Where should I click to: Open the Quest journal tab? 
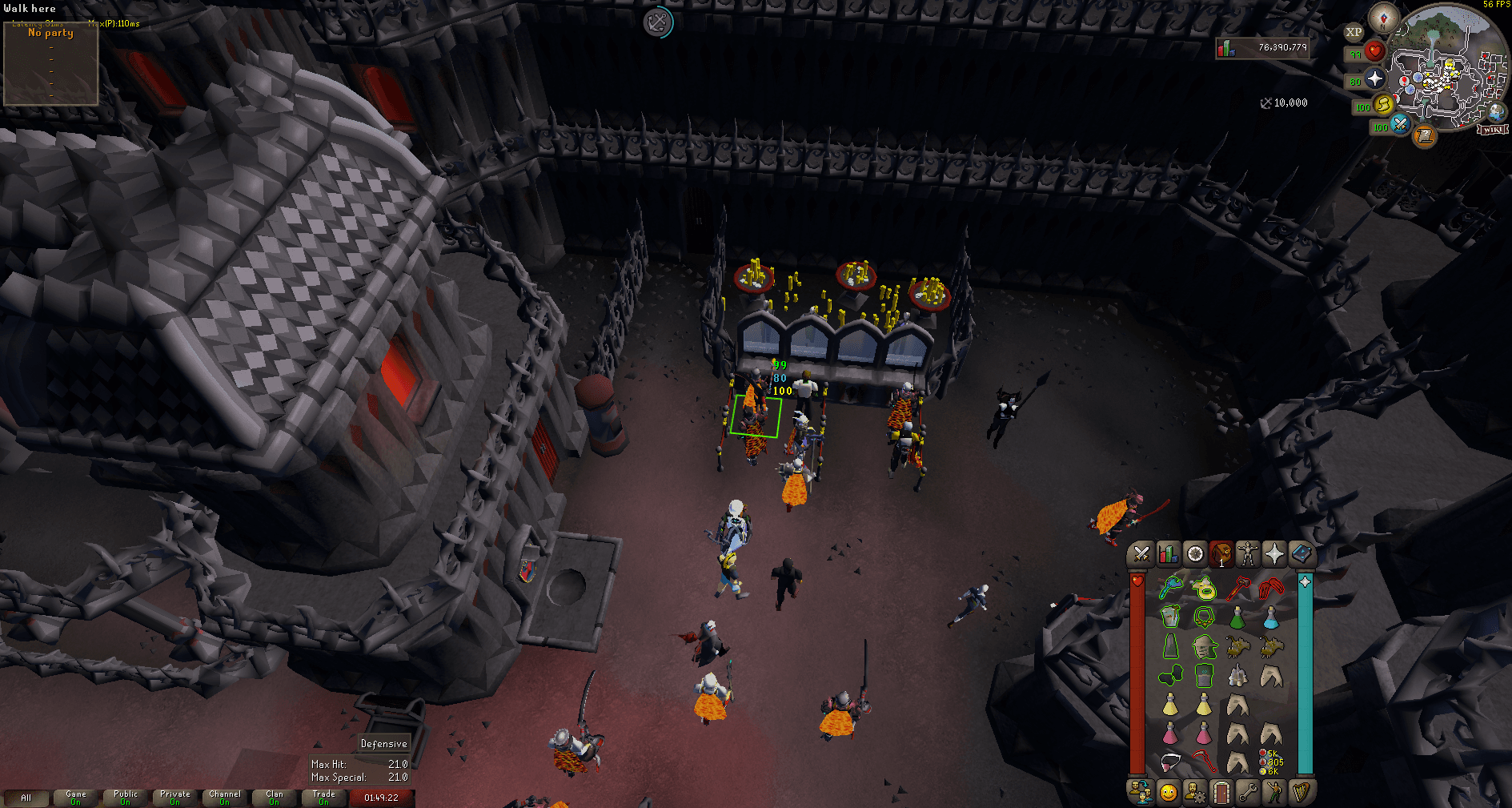[x=1193, y=552]
